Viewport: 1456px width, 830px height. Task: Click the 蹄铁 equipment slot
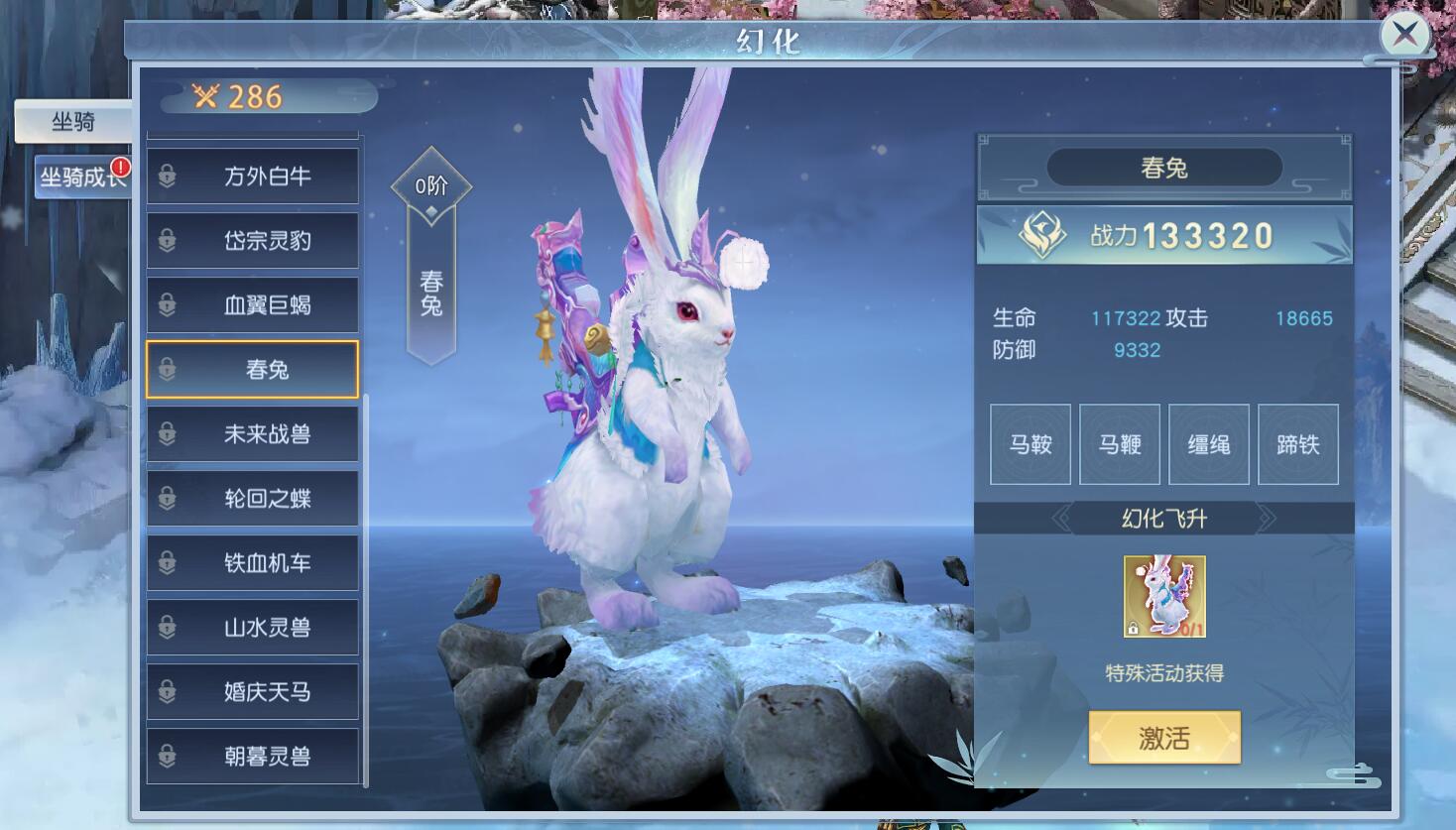click(x=1298, y=444)
